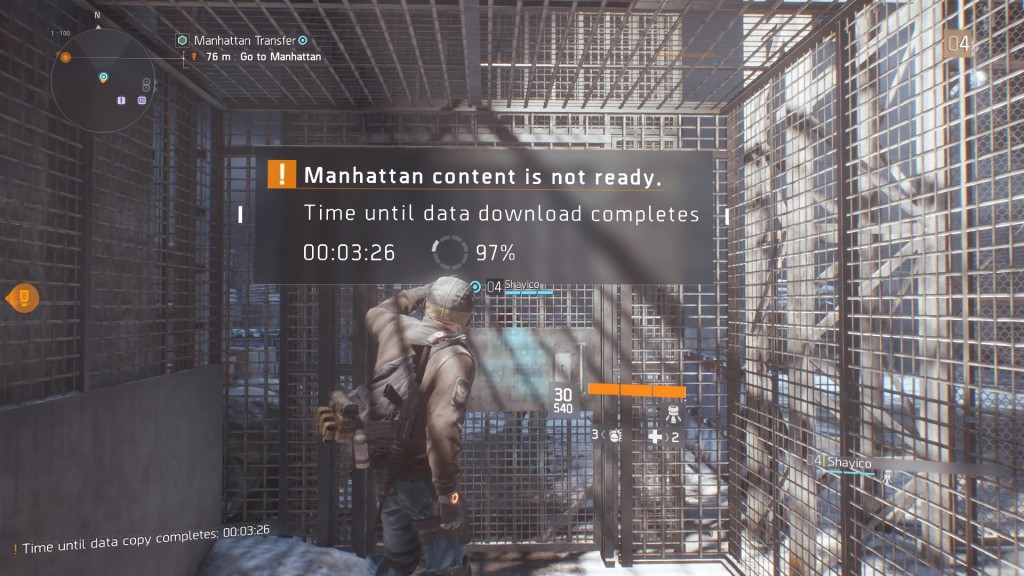Use the medkit cross icon

pos(656,437)
